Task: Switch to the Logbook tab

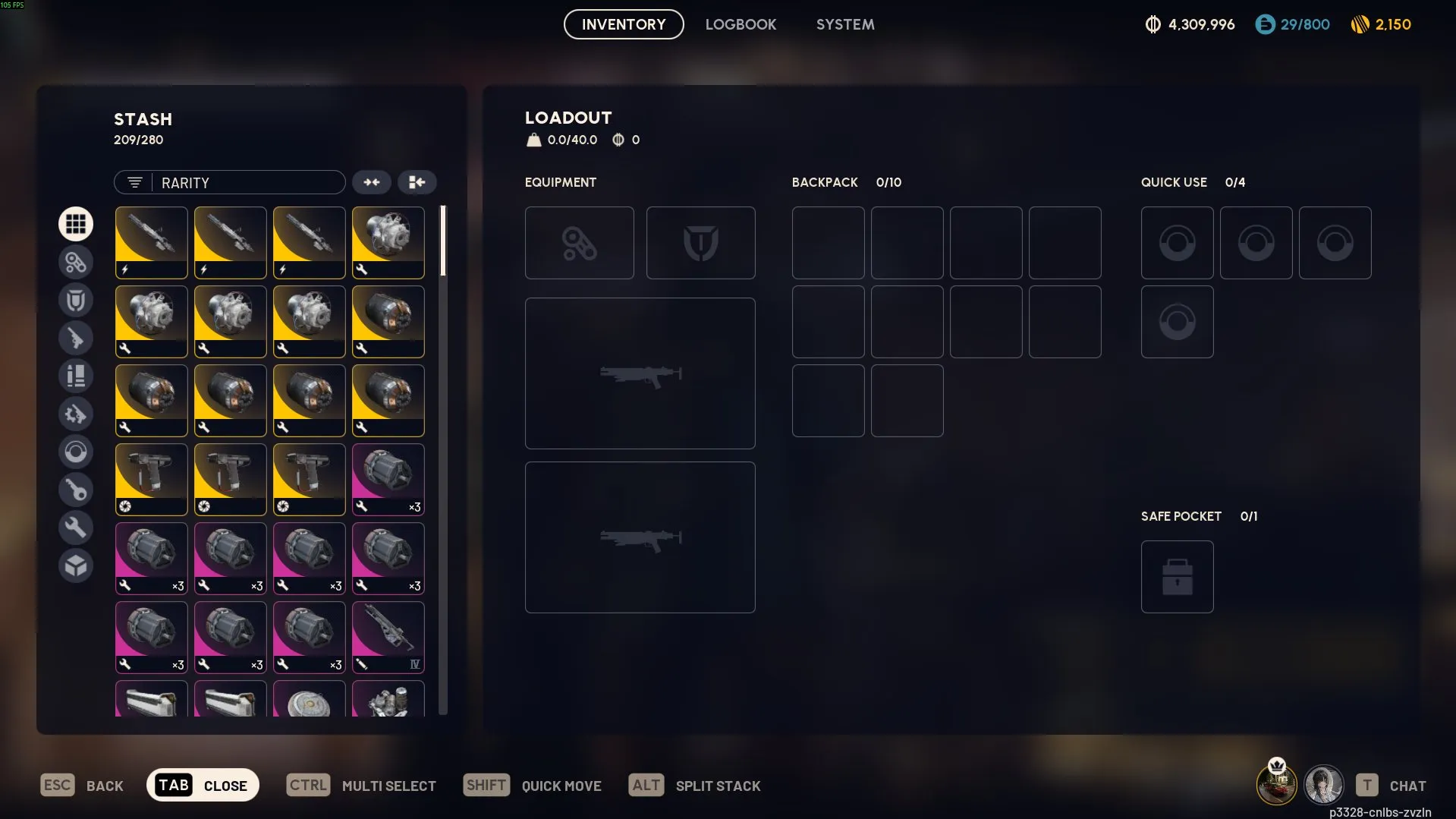Action: pos(741,24)
